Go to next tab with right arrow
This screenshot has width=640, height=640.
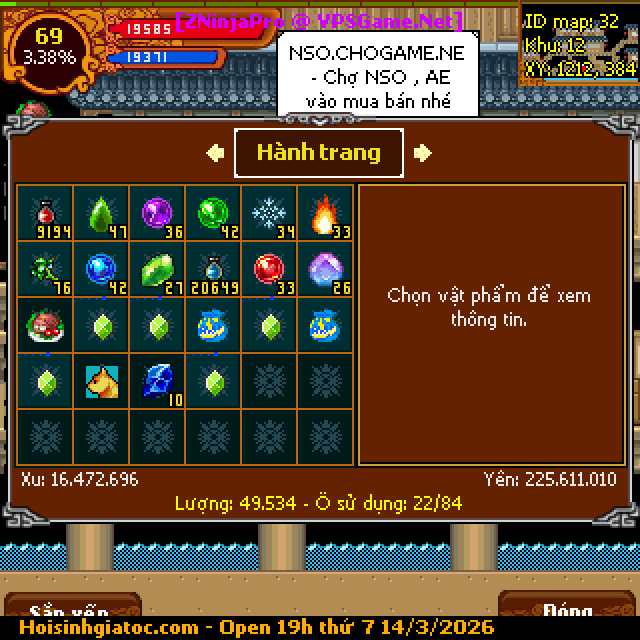click(423, 153)
